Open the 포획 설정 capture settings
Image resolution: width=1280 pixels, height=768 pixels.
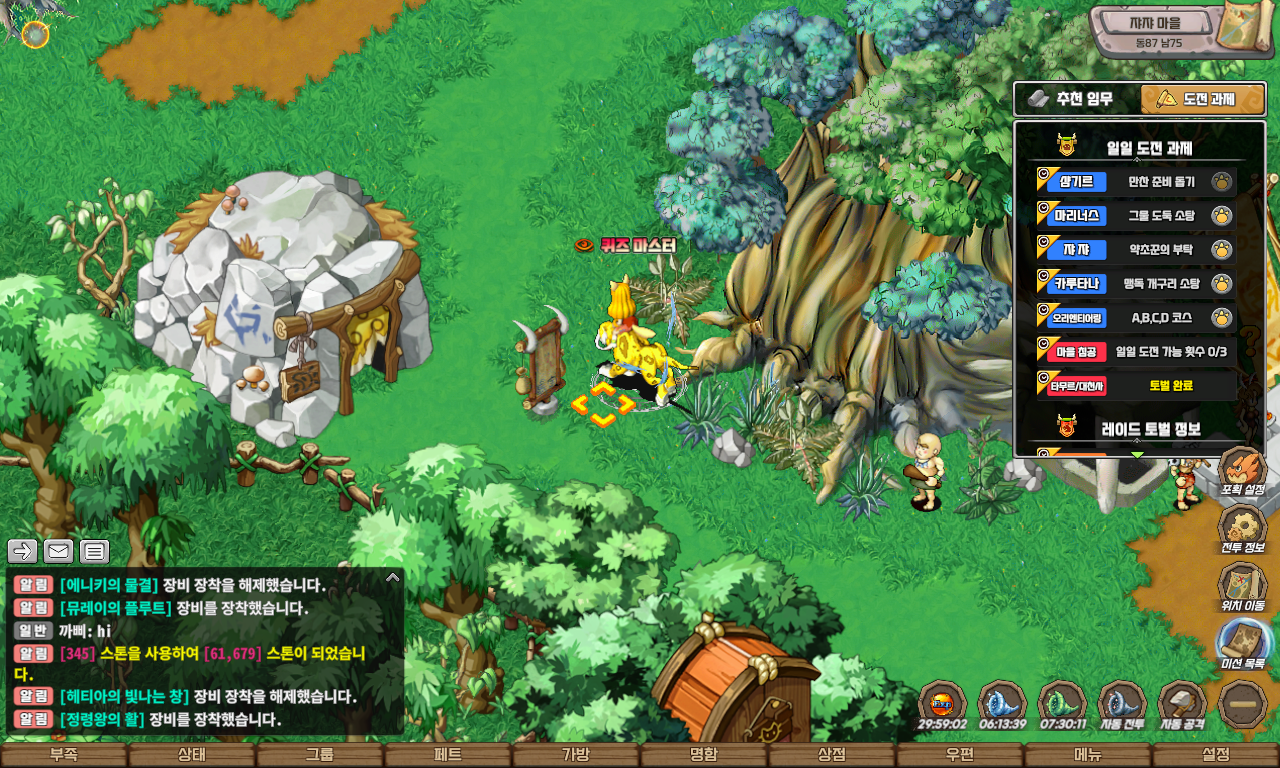coord(1242,472)
